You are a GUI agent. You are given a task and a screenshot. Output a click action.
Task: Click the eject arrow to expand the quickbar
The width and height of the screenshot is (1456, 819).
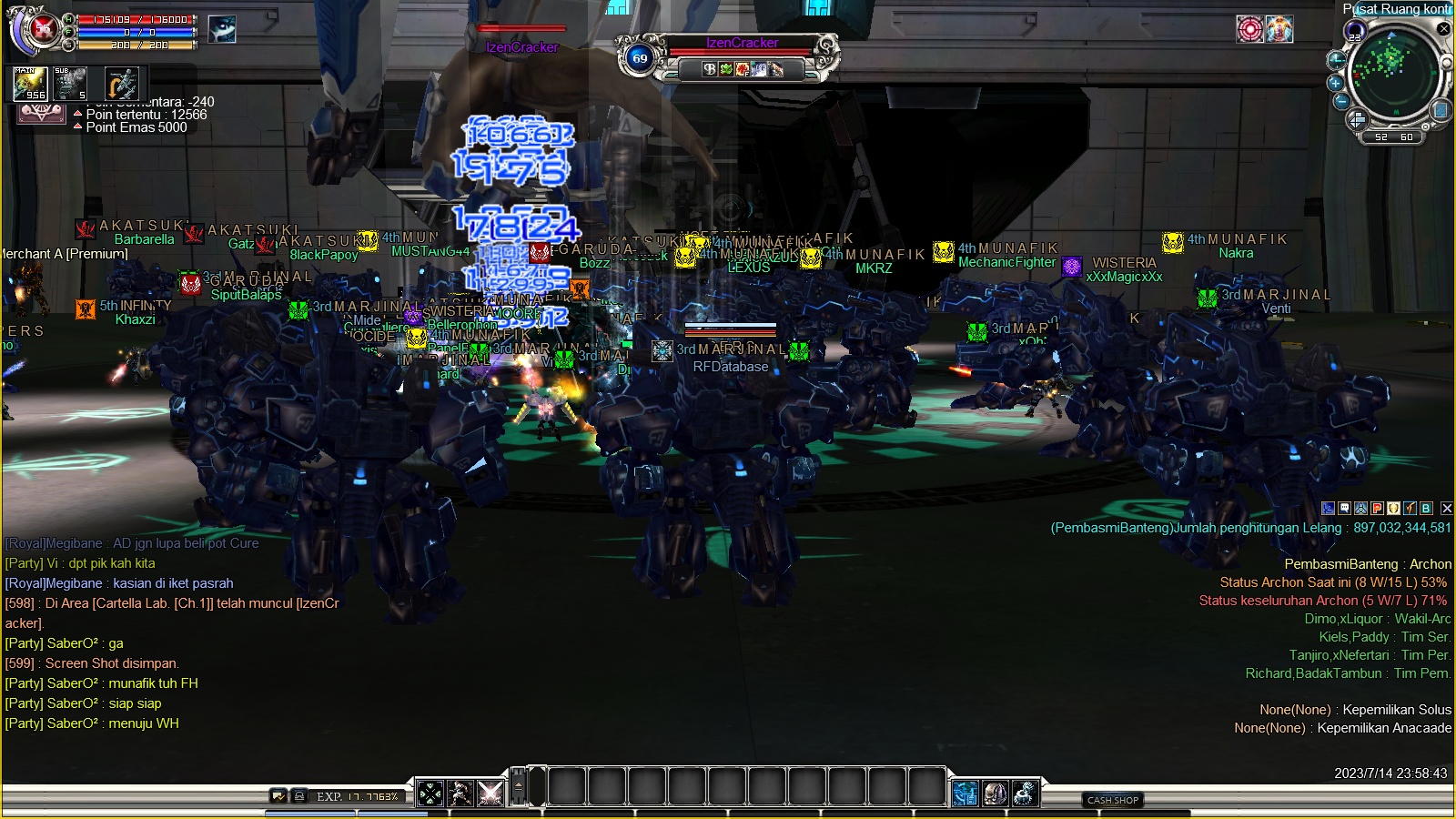pos(518,786)
